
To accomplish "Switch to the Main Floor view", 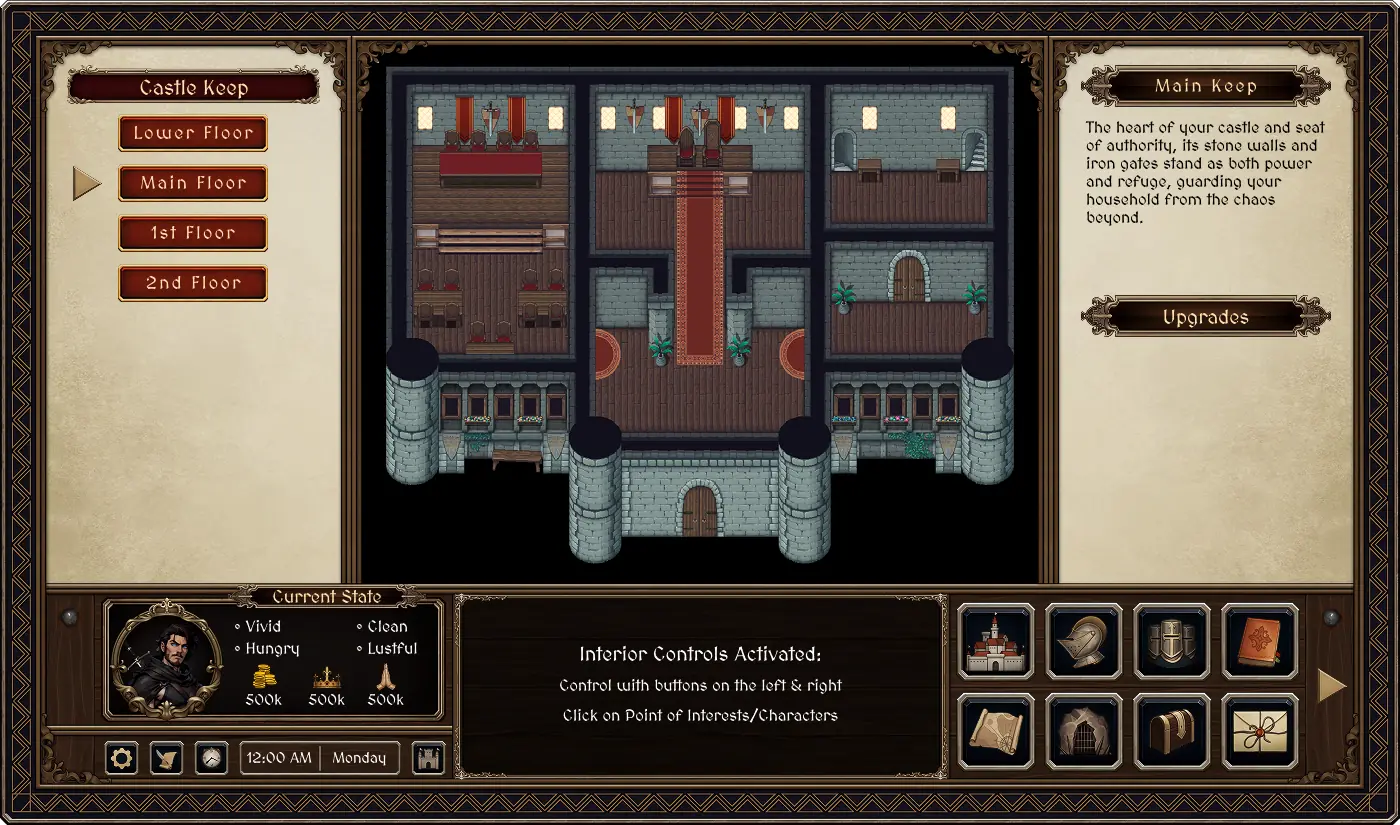I will coord(193,183).
